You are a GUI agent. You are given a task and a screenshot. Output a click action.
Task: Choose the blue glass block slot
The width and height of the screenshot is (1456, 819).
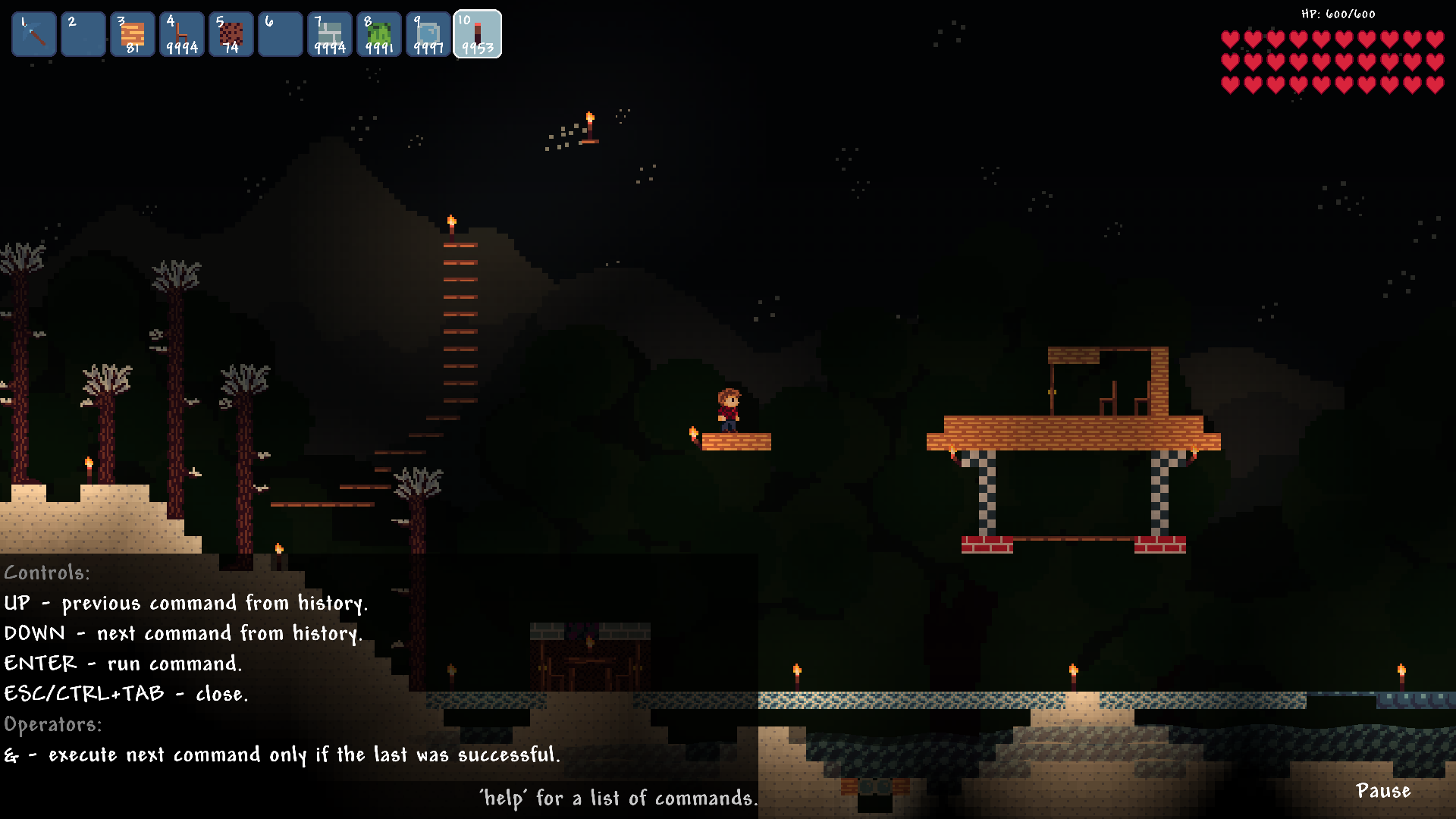point(428,34)
